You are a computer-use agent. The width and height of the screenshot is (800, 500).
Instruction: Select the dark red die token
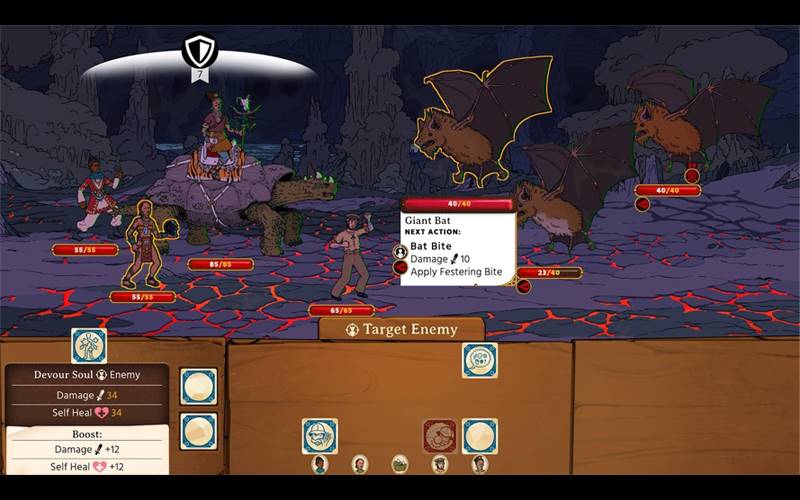tap(440, 436)
